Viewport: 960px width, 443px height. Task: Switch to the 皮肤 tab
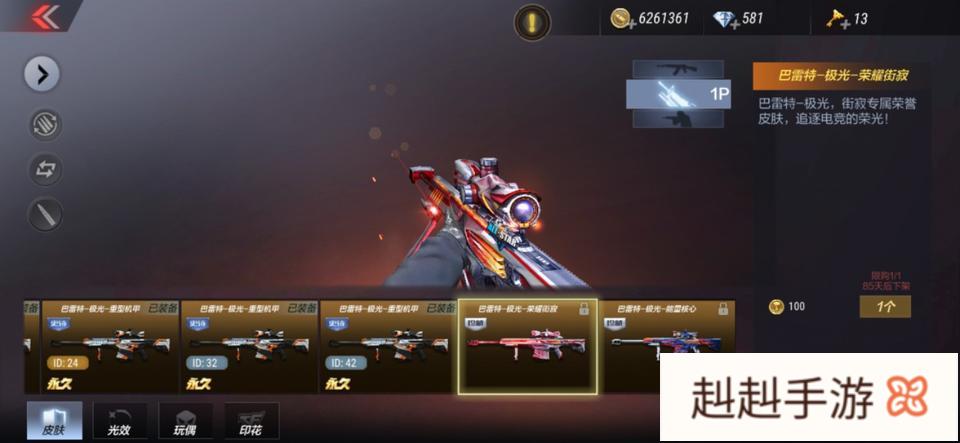click(55, 420)
